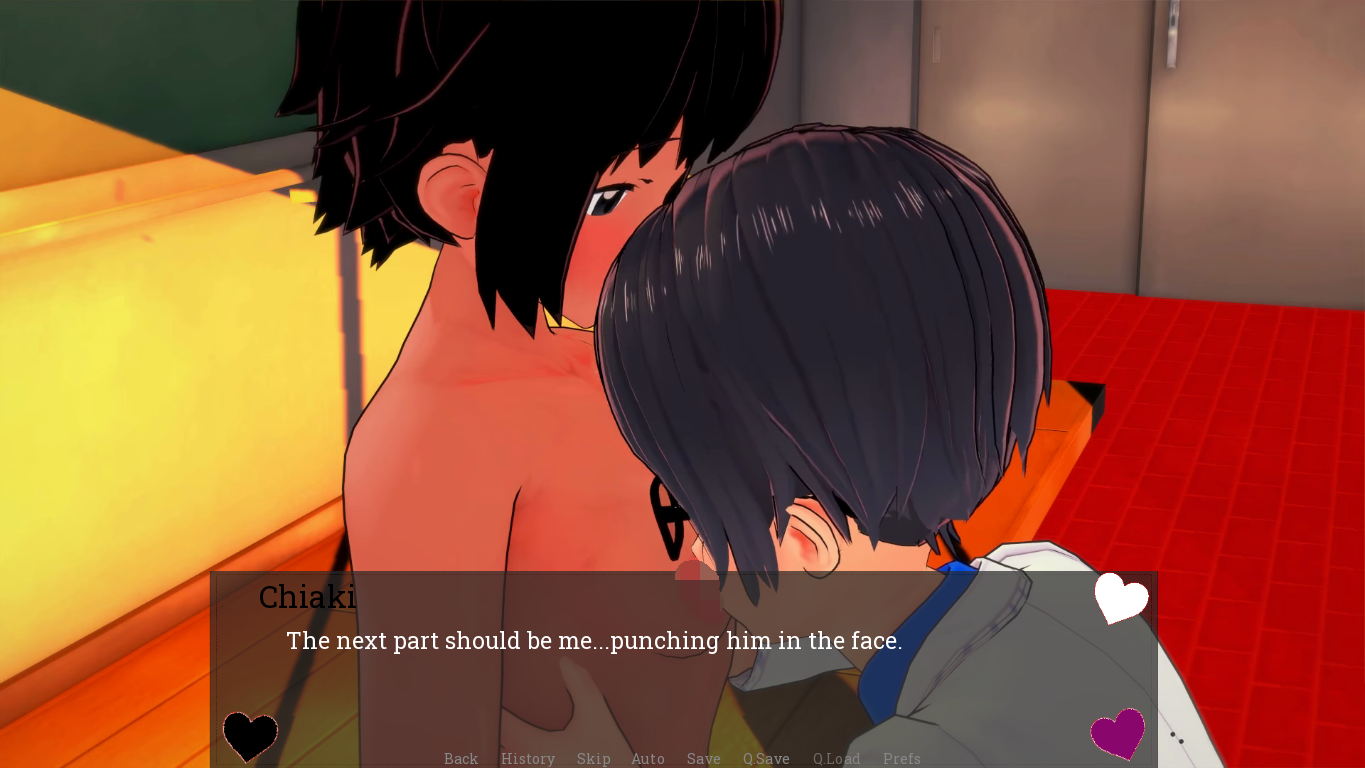Load the quicksave via Q.Load
This screenshot has height=768, width=1365.
pos(836,759)
